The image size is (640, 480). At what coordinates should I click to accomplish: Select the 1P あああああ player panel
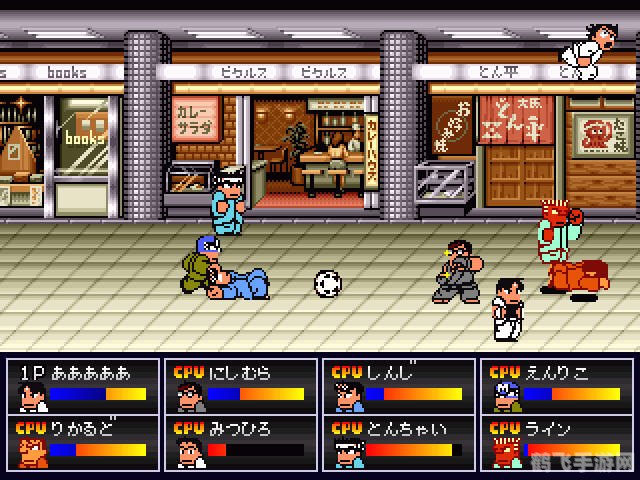[82, 386]
